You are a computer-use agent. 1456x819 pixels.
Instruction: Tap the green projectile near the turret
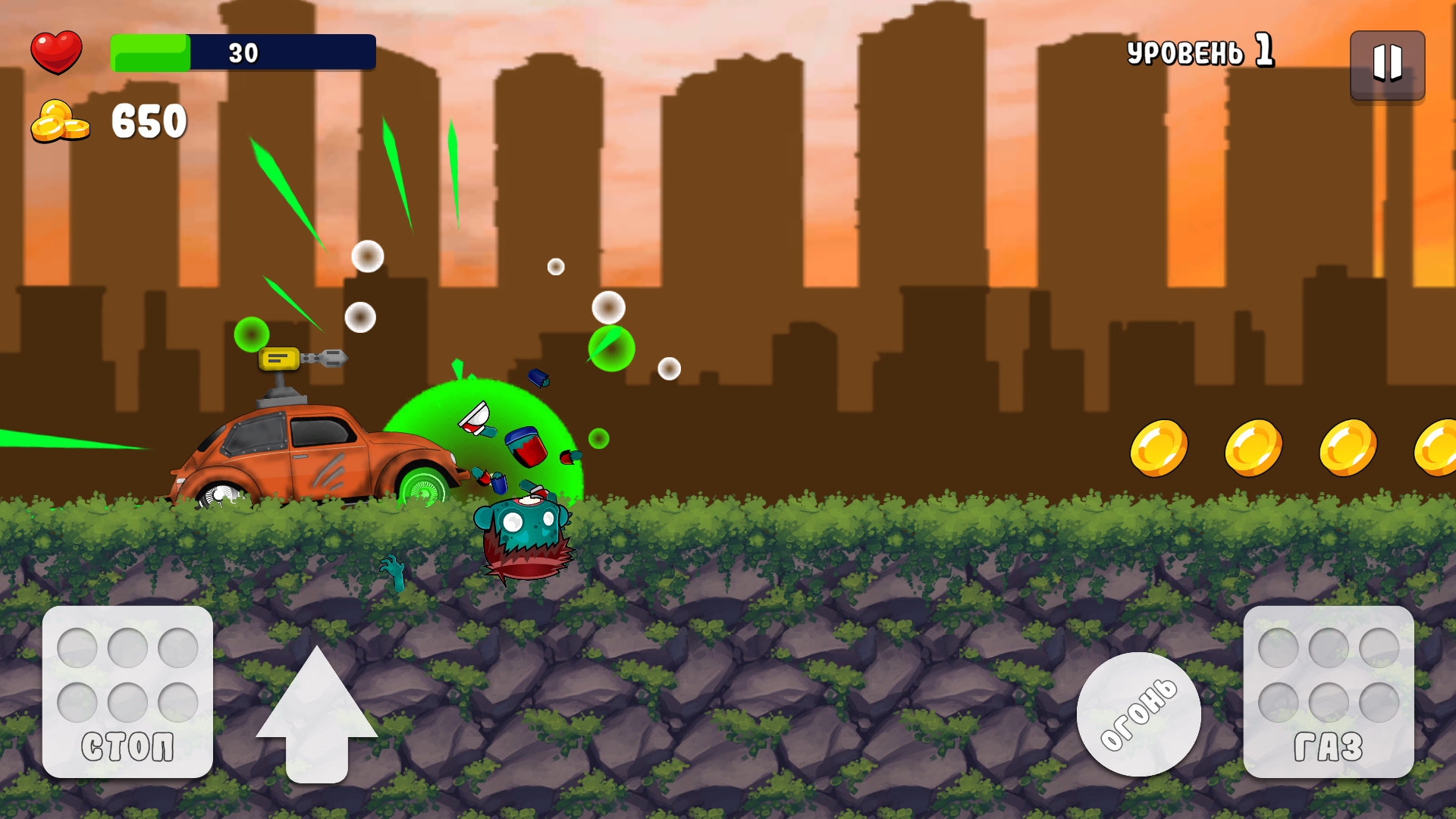pyautogui.click(x=251, y=334)
